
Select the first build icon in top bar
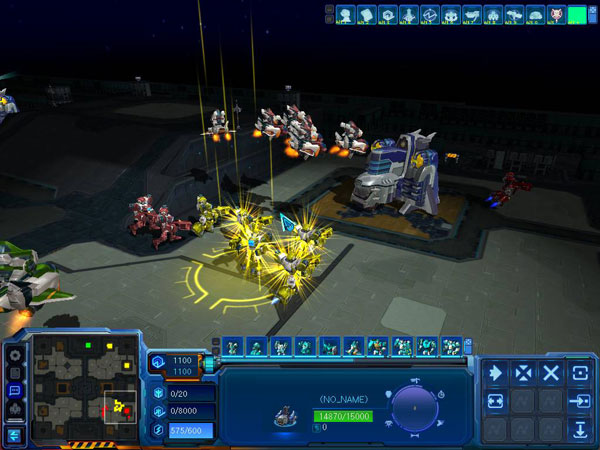tap(345, 15)
